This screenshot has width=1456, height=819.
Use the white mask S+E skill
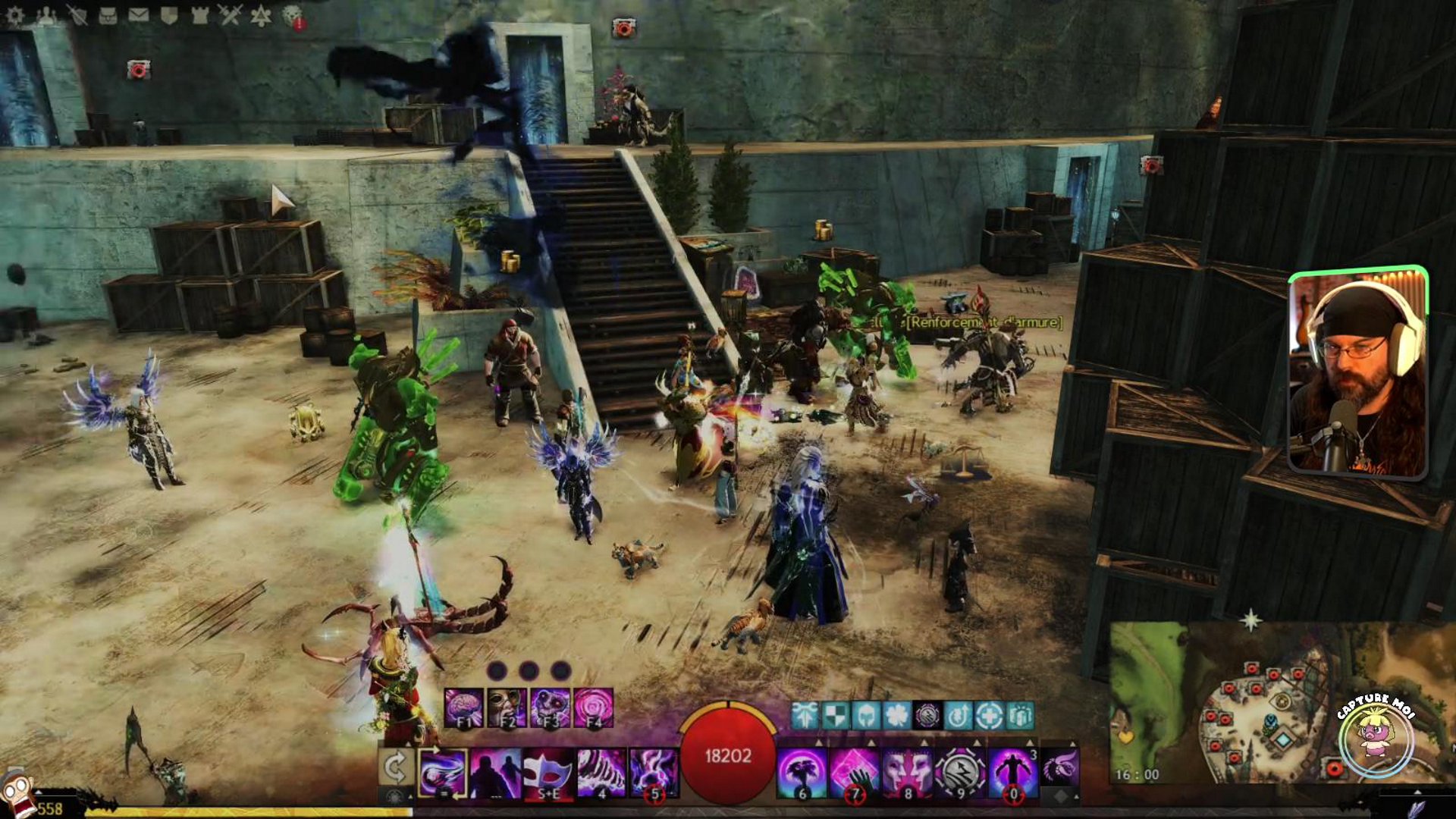point(548,773)
